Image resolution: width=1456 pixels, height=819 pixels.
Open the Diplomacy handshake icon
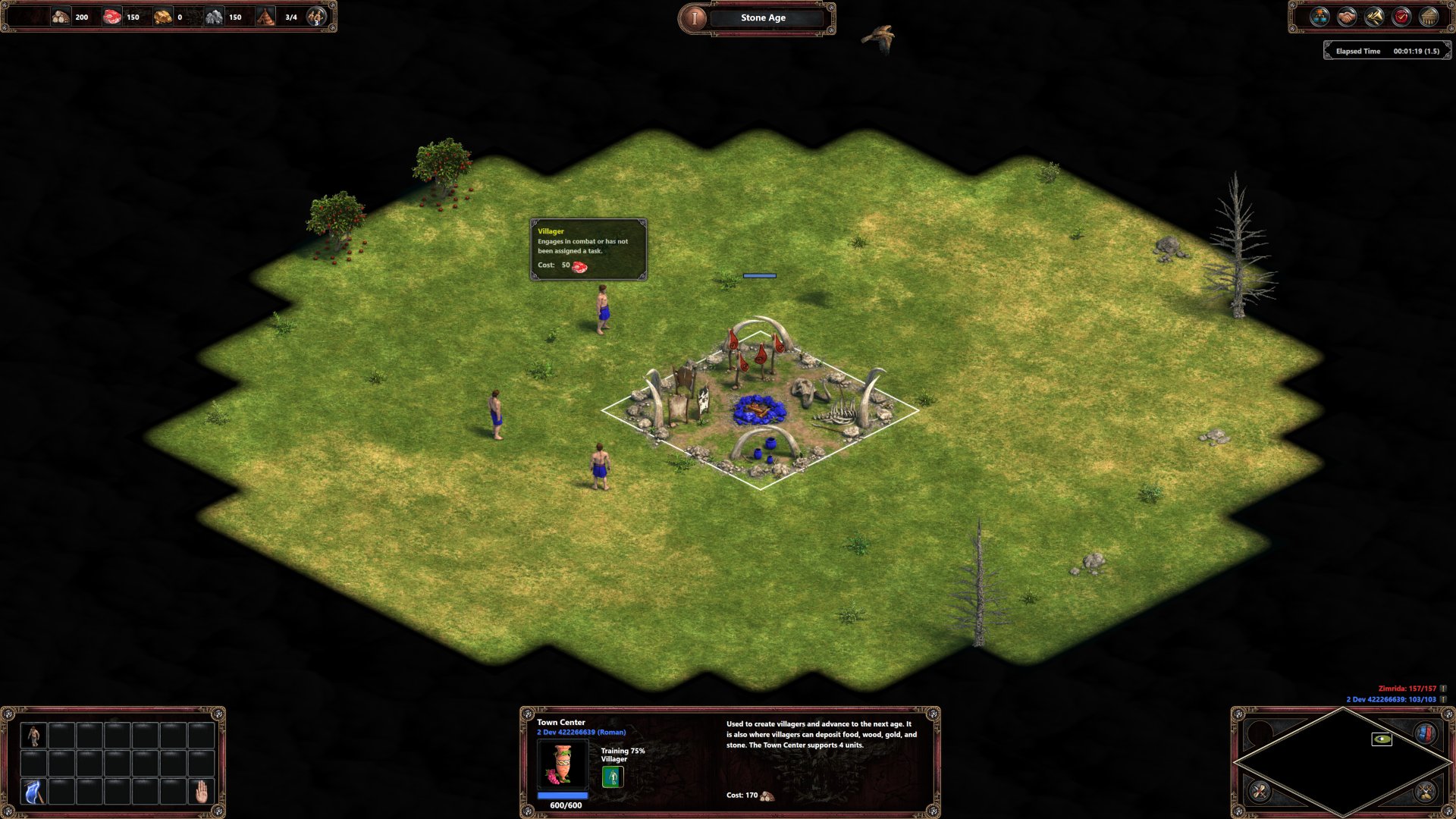[1346, 17]
